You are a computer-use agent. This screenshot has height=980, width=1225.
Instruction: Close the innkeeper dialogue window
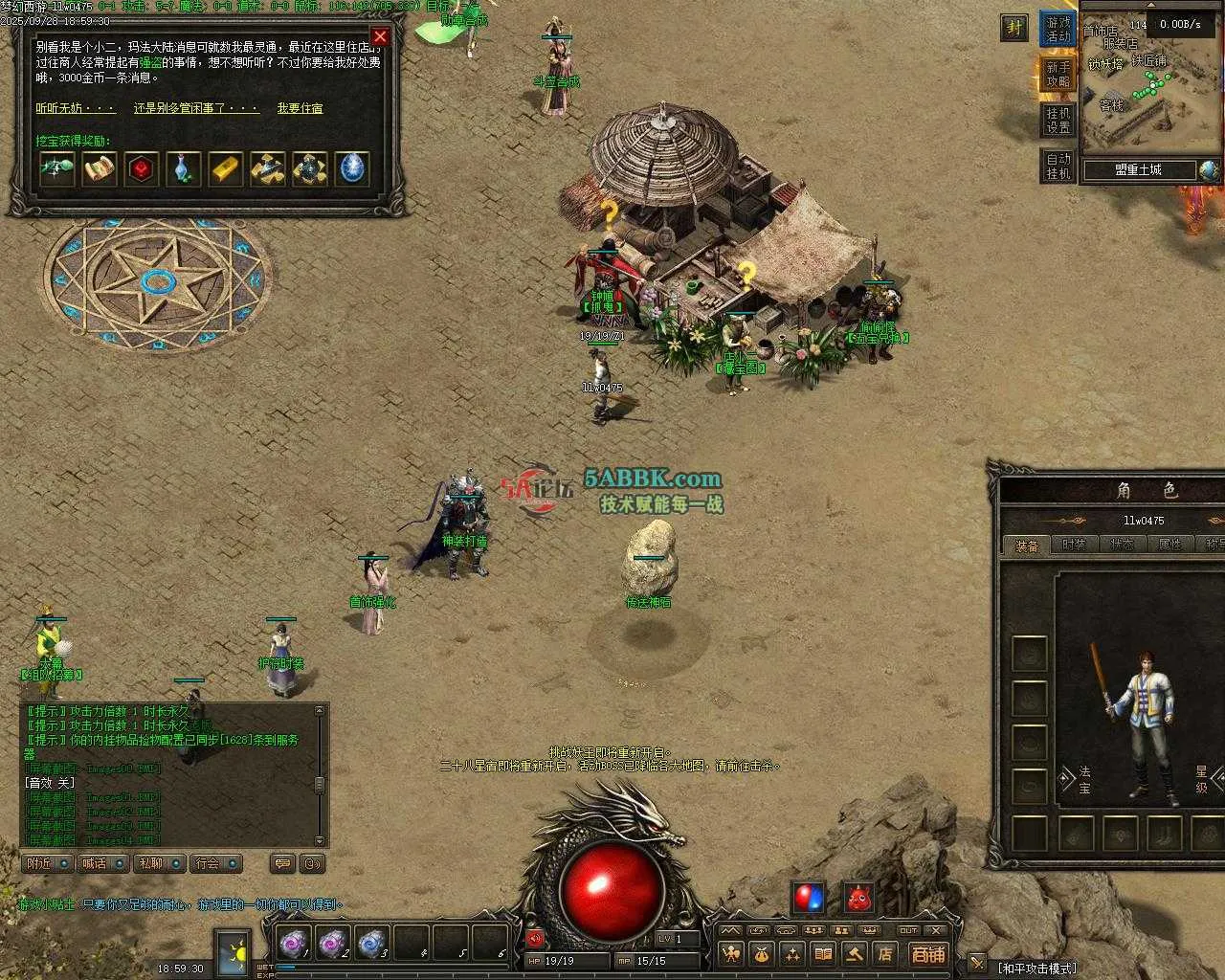pos(380,37)
